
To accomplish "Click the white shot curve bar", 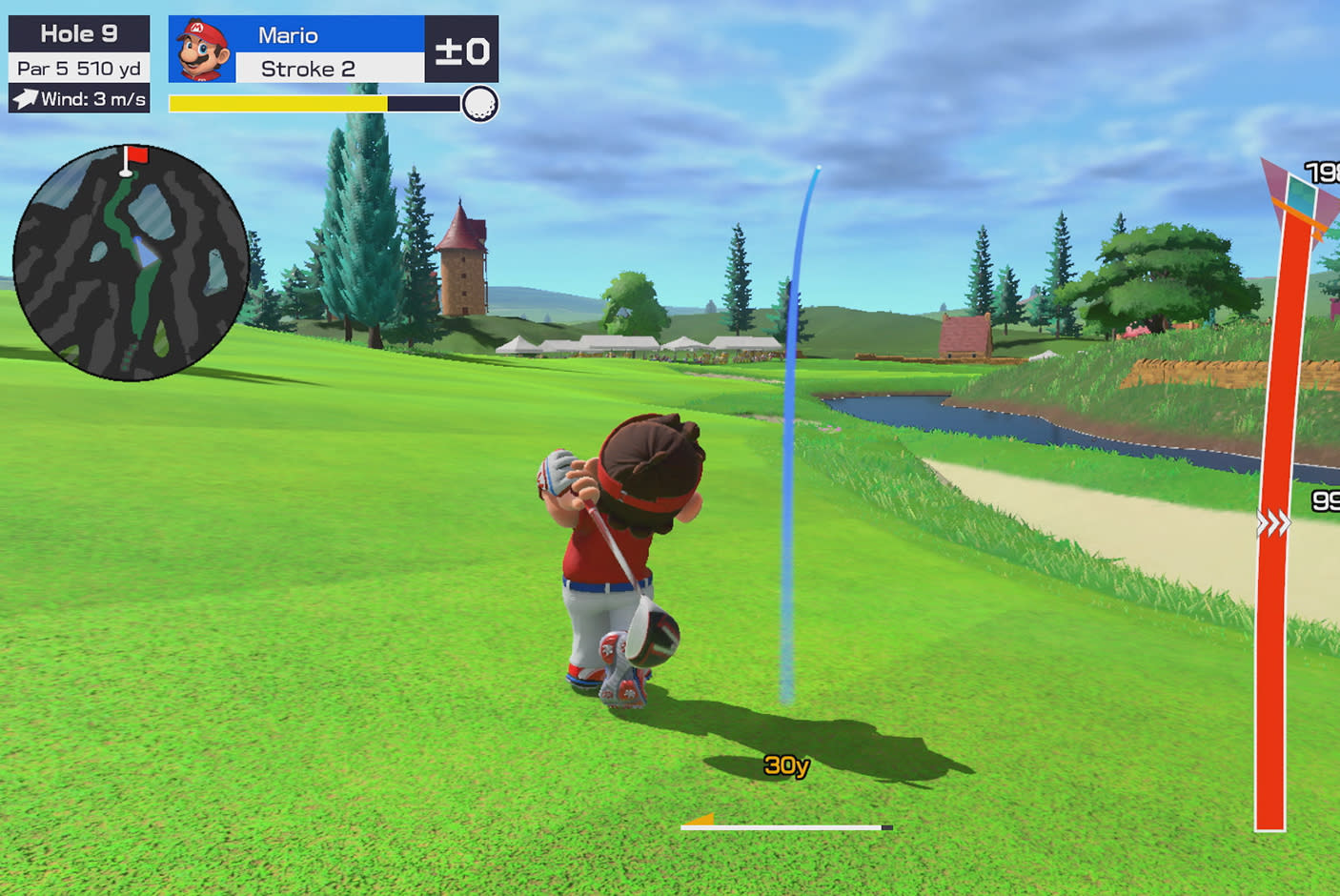I will [x=783, y=827].
